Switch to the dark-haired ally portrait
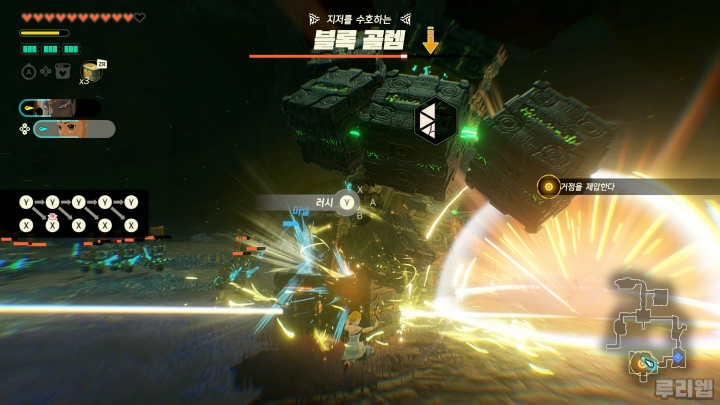 [x=58, y=108]
